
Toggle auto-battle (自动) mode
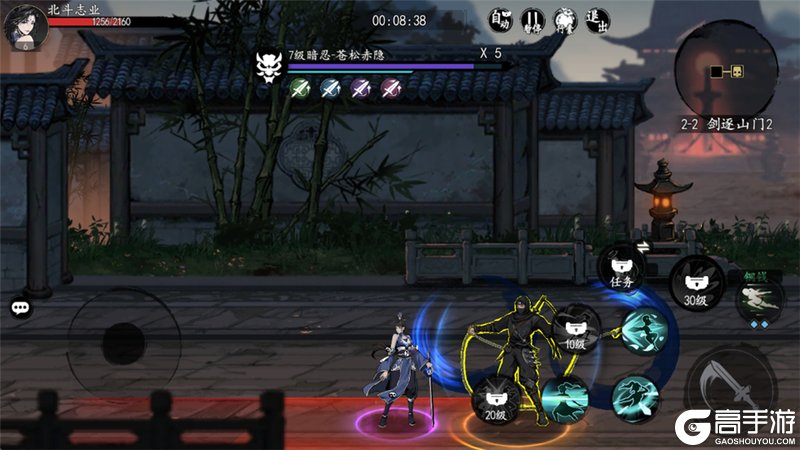(x=500, y=20)
